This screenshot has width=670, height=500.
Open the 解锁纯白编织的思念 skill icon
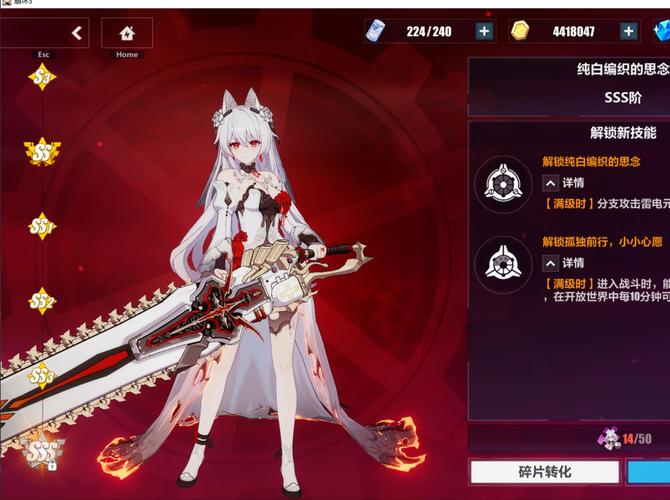coord(503,183)
